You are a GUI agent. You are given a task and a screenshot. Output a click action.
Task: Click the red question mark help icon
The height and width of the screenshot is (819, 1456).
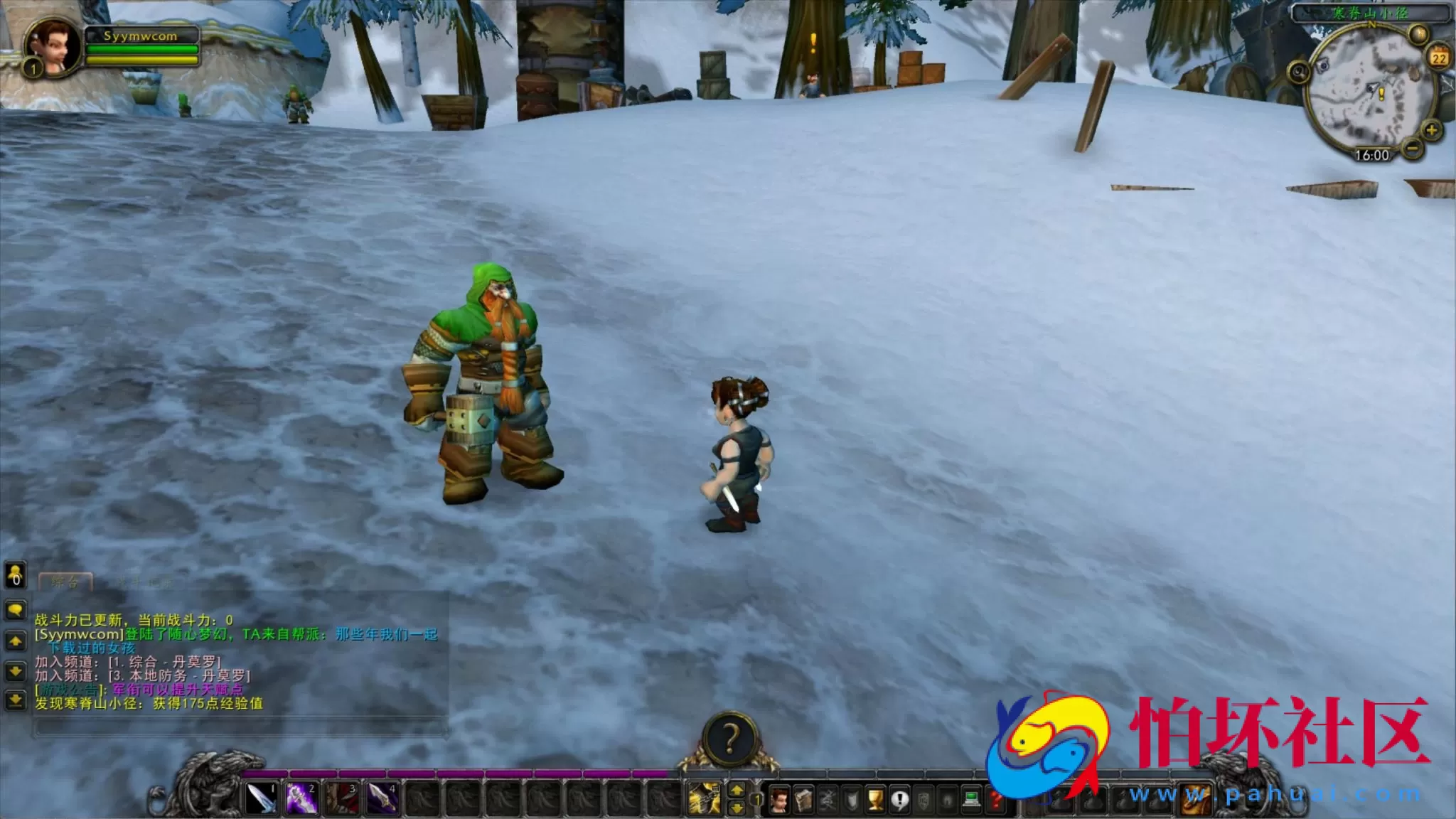pos(995,801)
